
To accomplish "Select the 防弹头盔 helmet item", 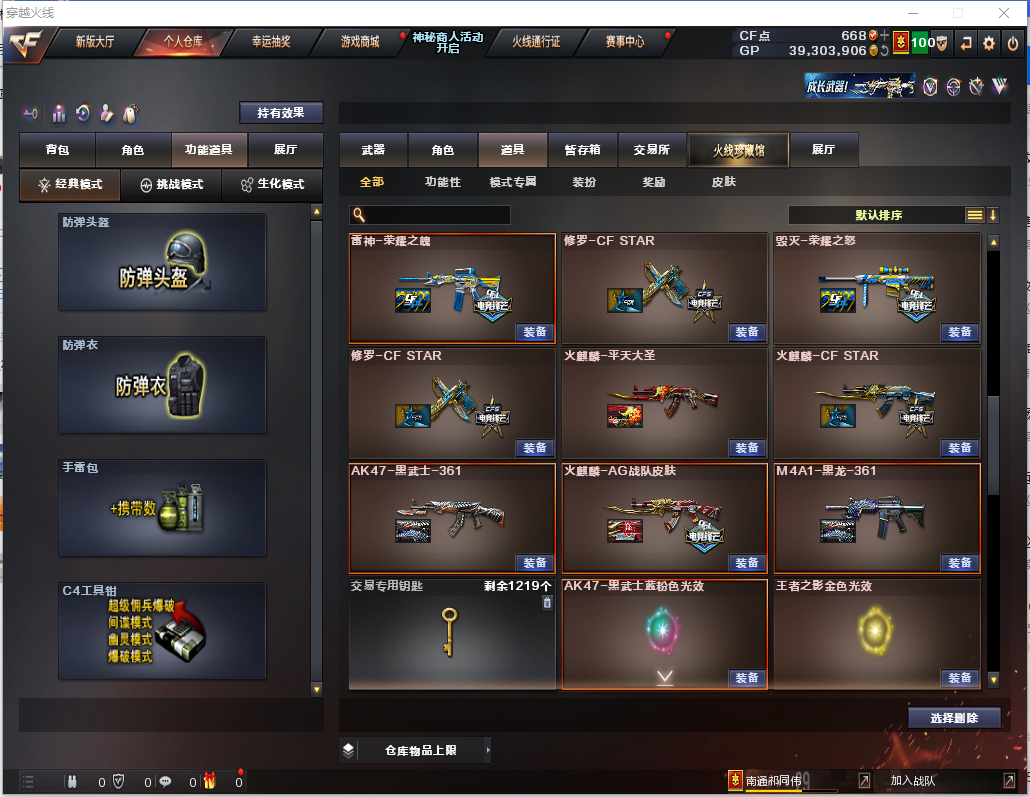I will tap(162, 261).
